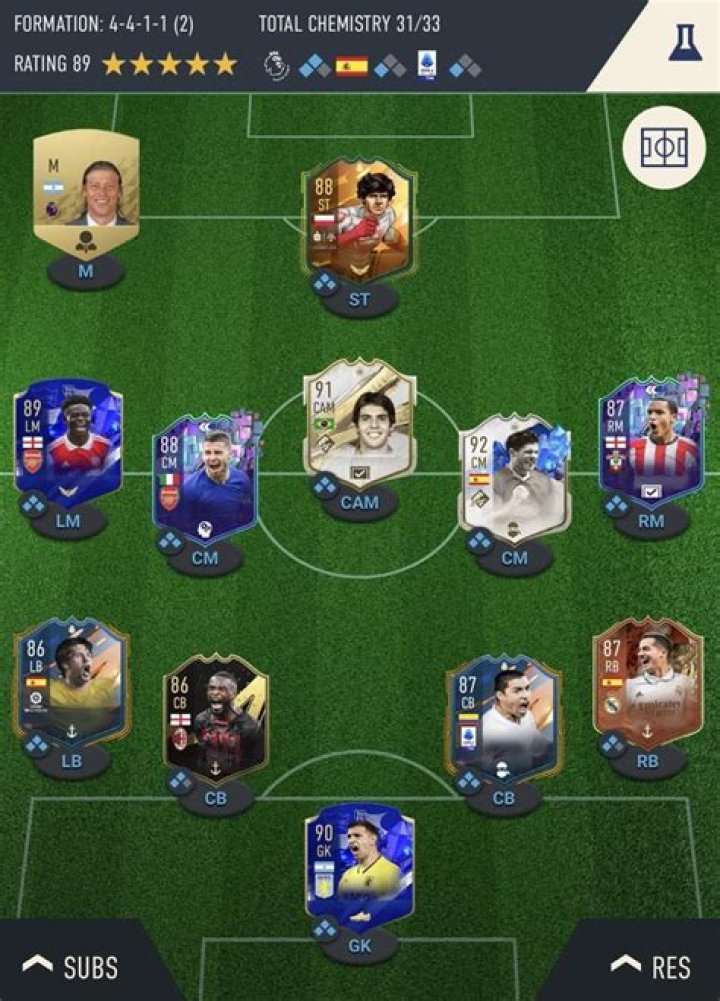Choose the 87-rated right back card
The image size is (720, 1001).
(647, 680)
